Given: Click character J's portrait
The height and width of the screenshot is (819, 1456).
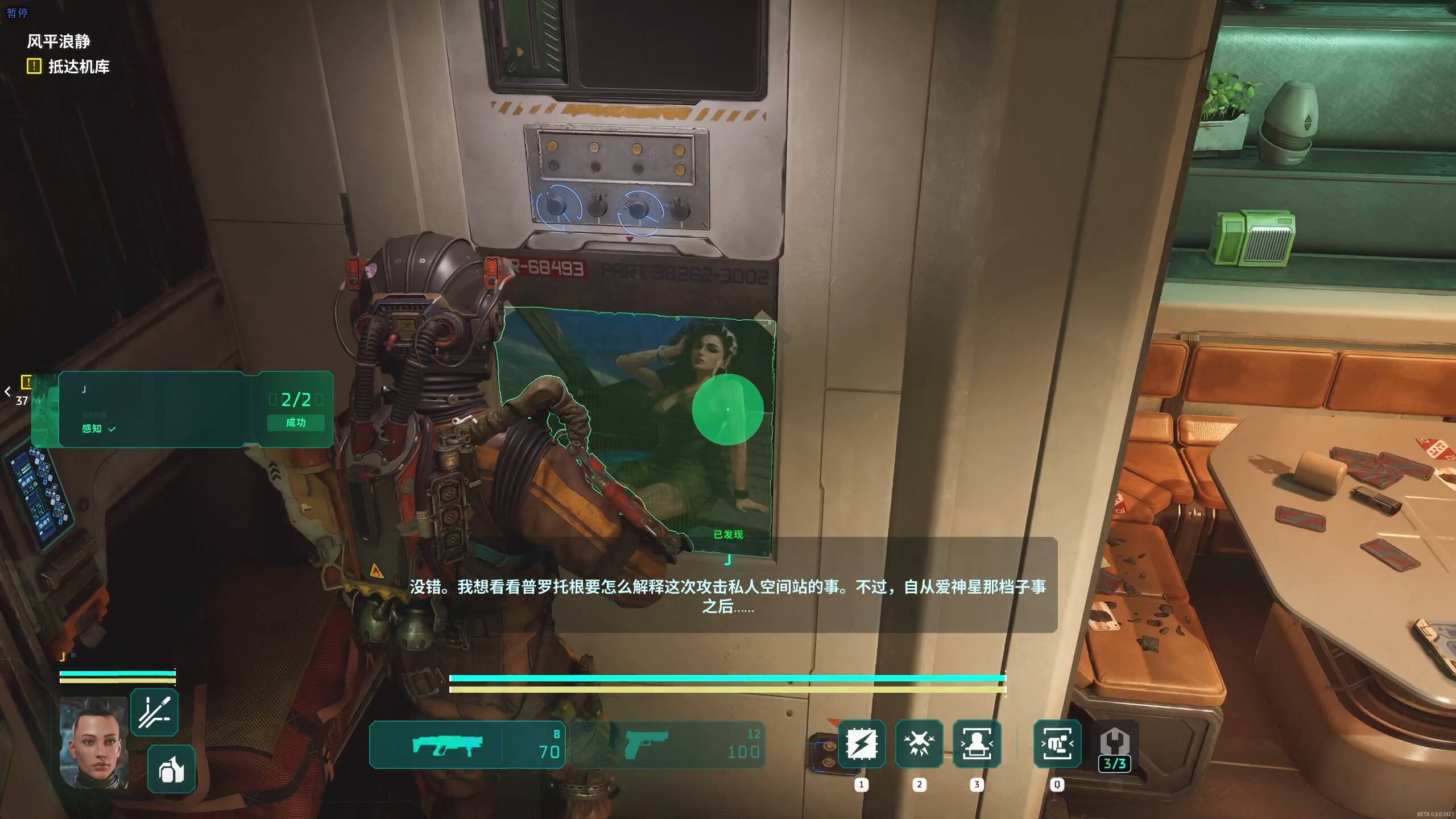Looking at the screenshot, I should [x=94, y=742].
